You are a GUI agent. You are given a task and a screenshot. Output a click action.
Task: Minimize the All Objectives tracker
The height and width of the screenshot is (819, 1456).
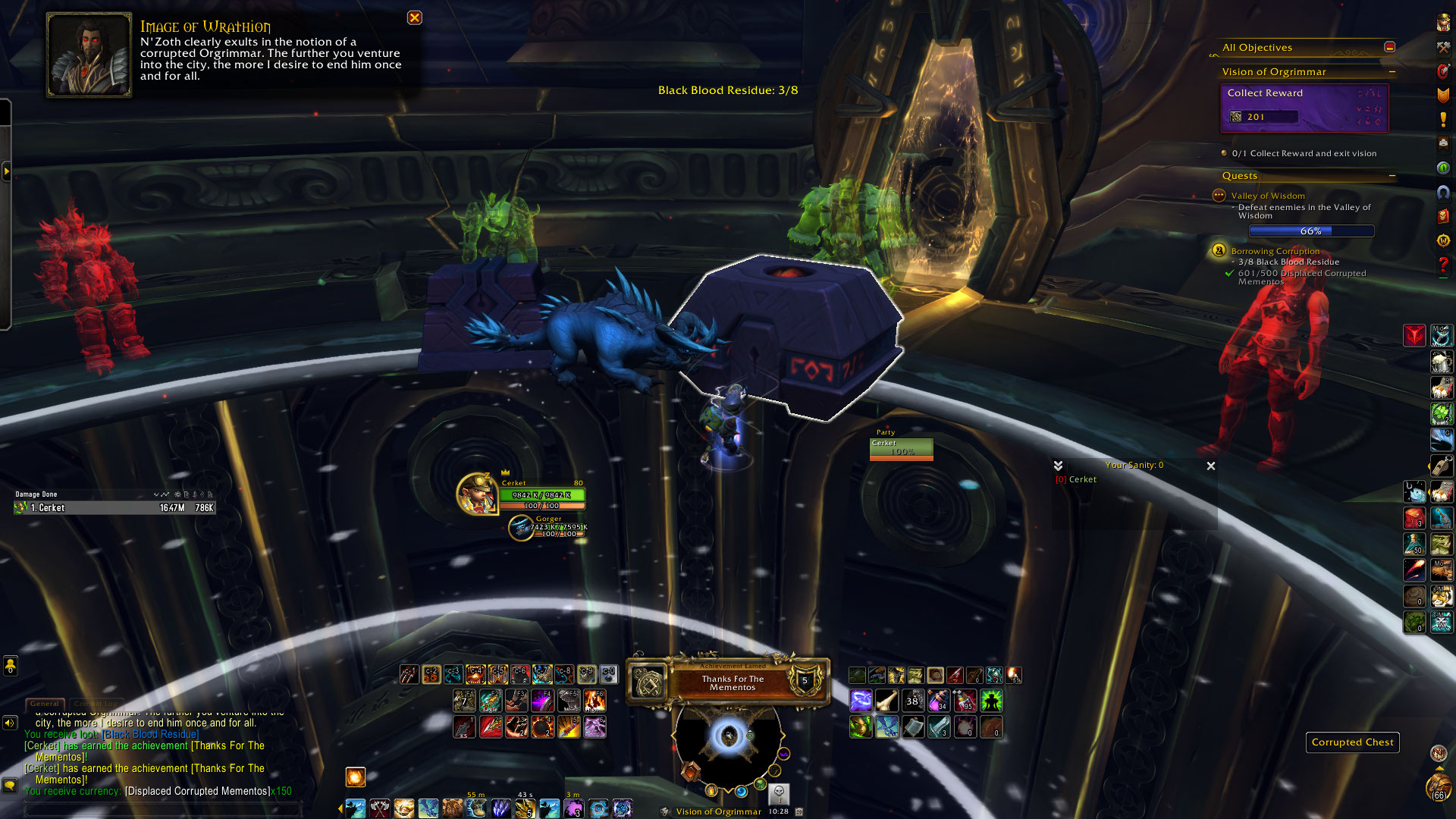pos(1389,47)
